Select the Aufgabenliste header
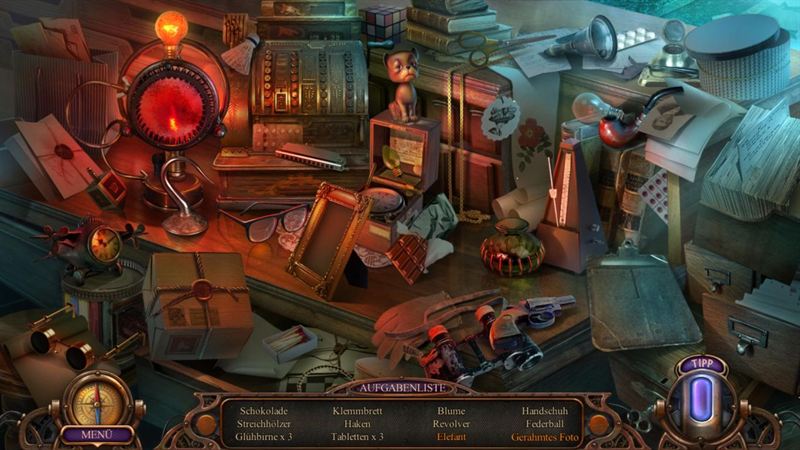This screenshot has width=800, height=450. (x=400, y=386)
